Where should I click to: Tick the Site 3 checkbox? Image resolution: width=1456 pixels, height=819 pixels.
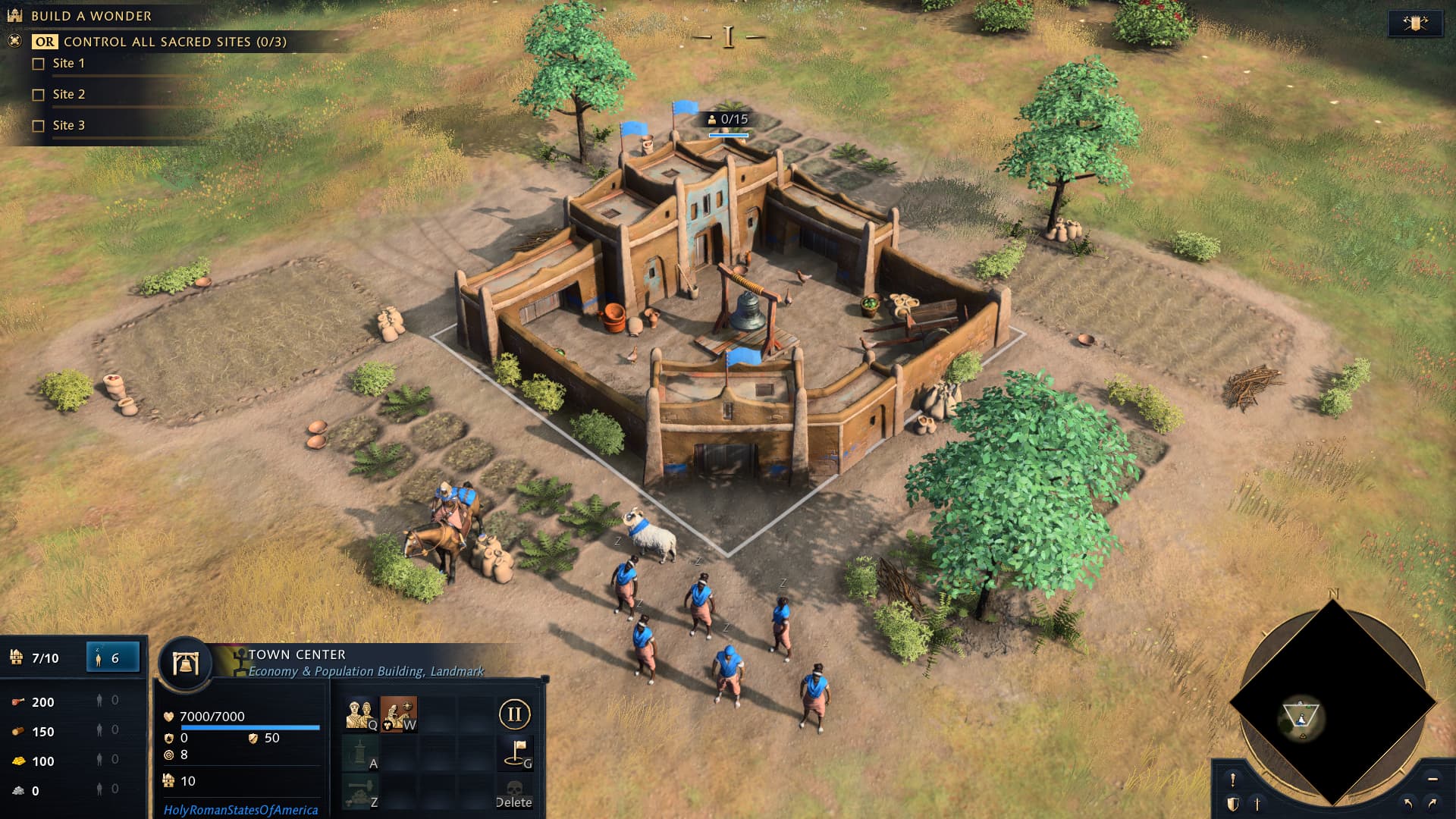(x=36, y=125)
